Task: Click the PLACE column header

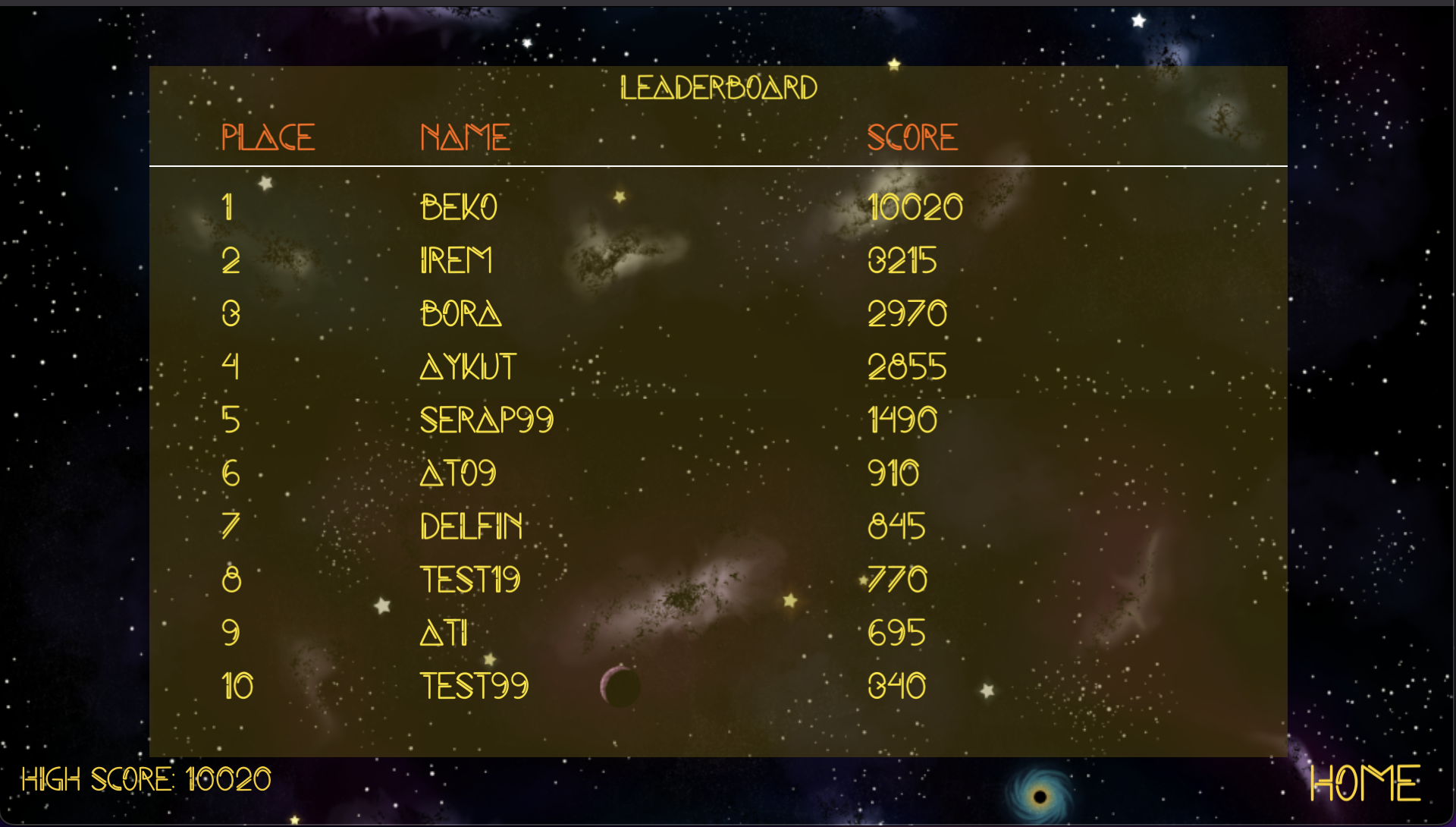Action: pyautogui.click(x=268, y=137)
